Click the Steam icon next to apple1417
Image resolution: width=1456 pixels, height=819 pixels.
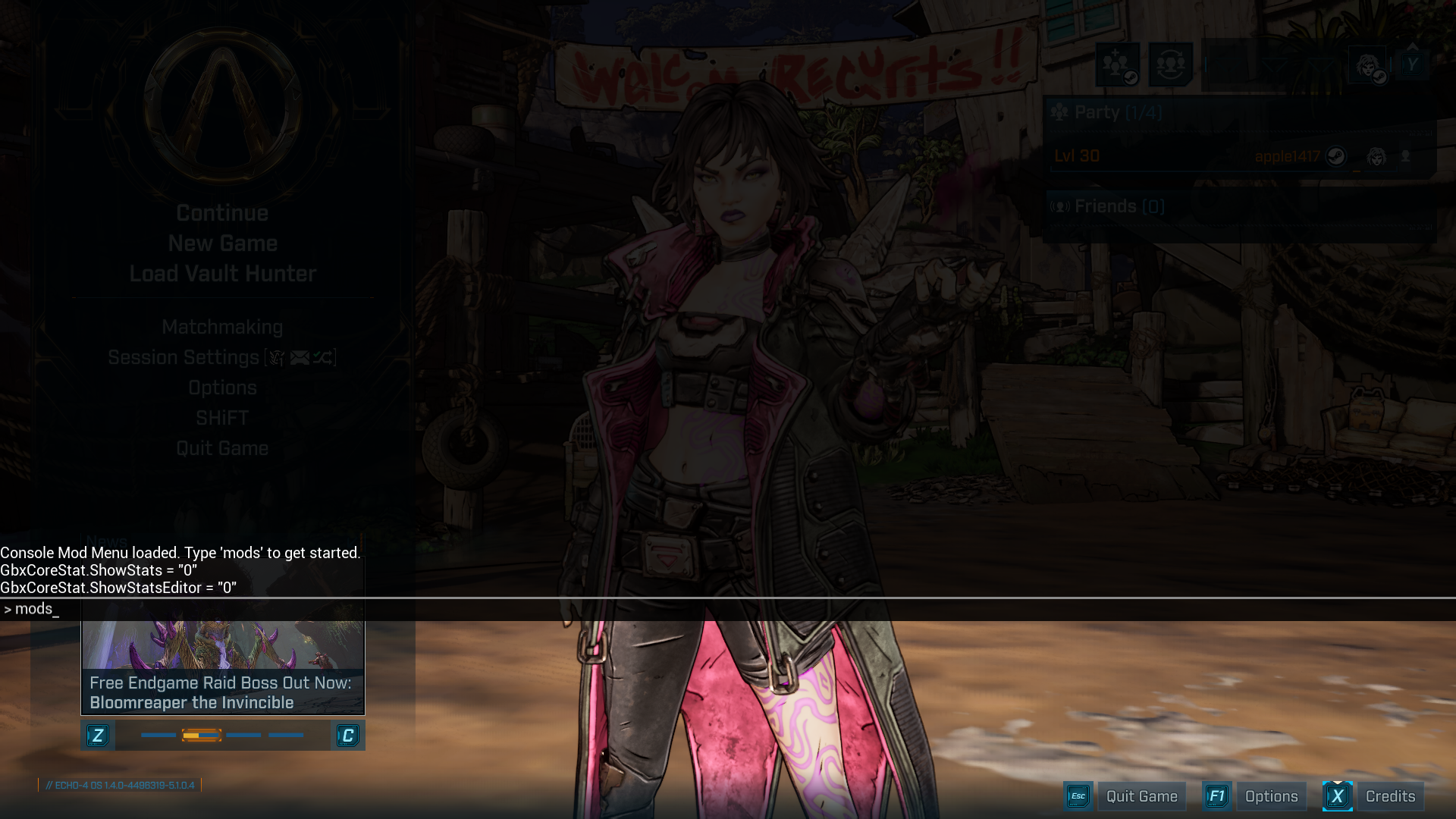click(1337, 156)
